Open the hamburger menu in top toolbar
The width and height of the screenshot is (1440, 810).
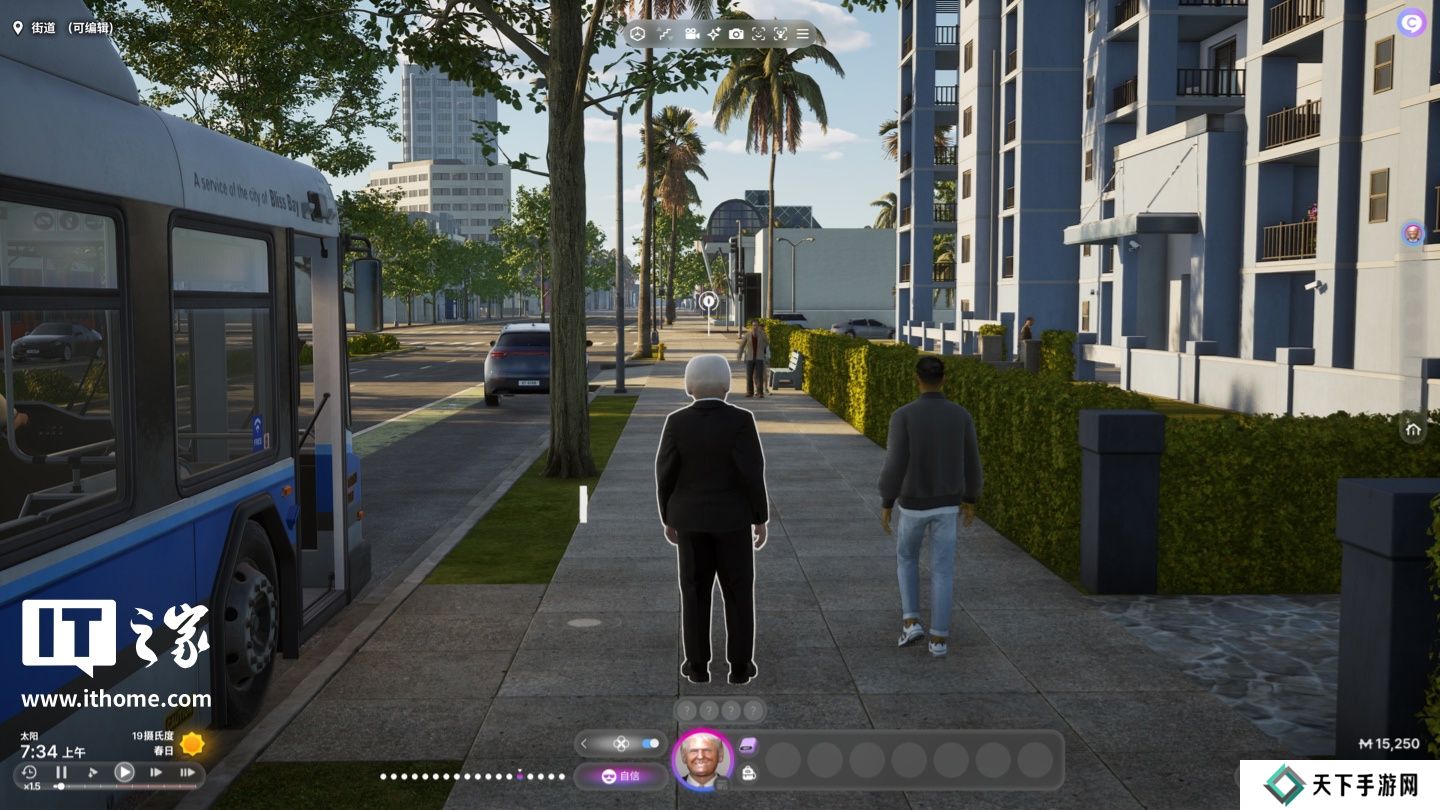(802, 34)
